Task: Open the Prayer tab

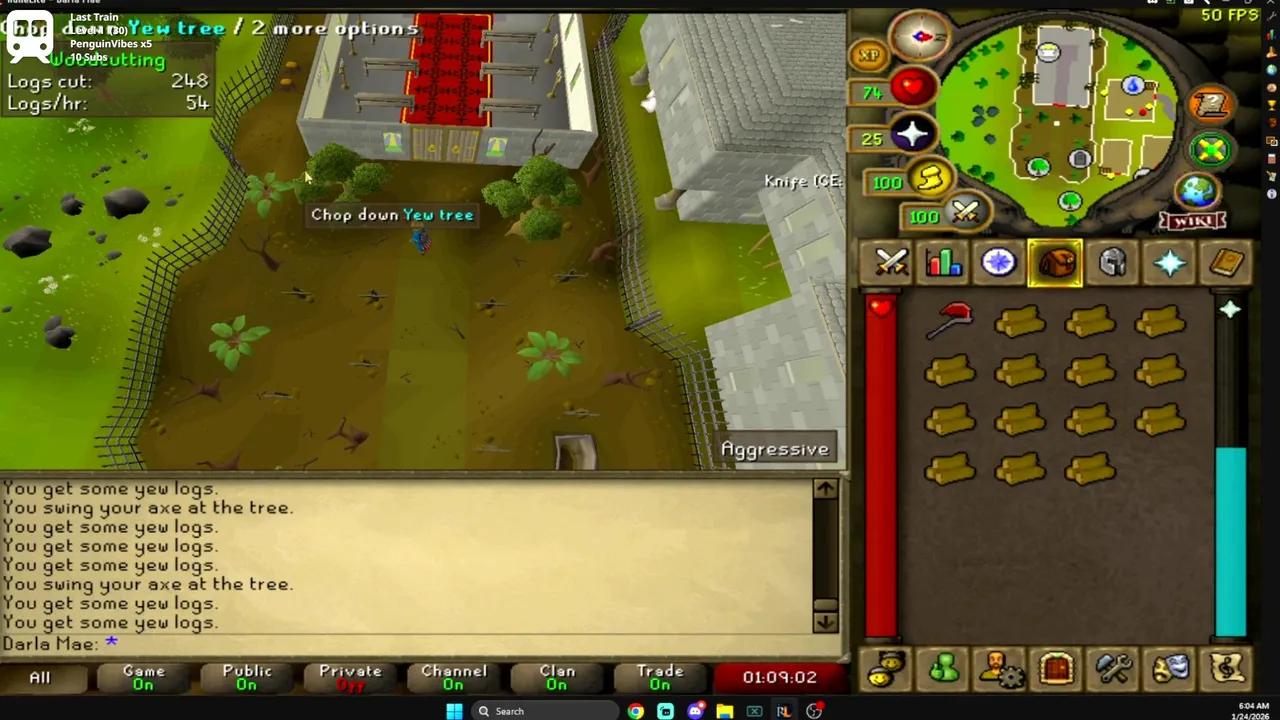Action: pos(1170,262)
